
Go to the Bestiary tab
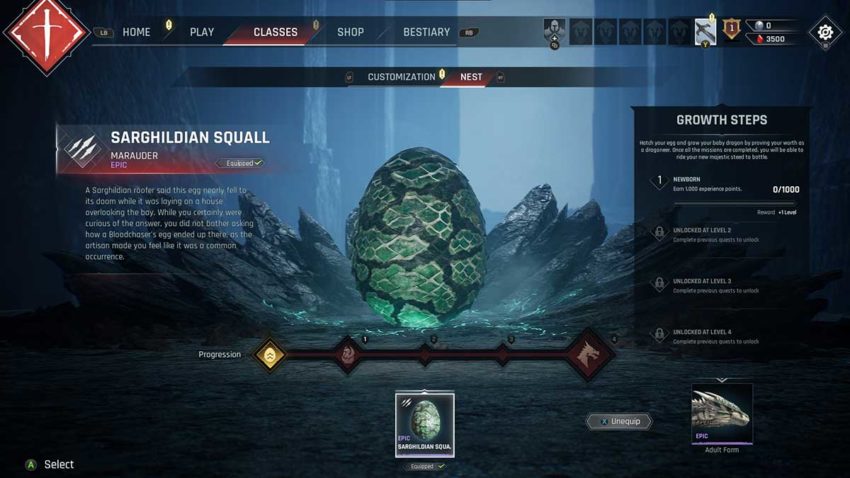[426, 32]
